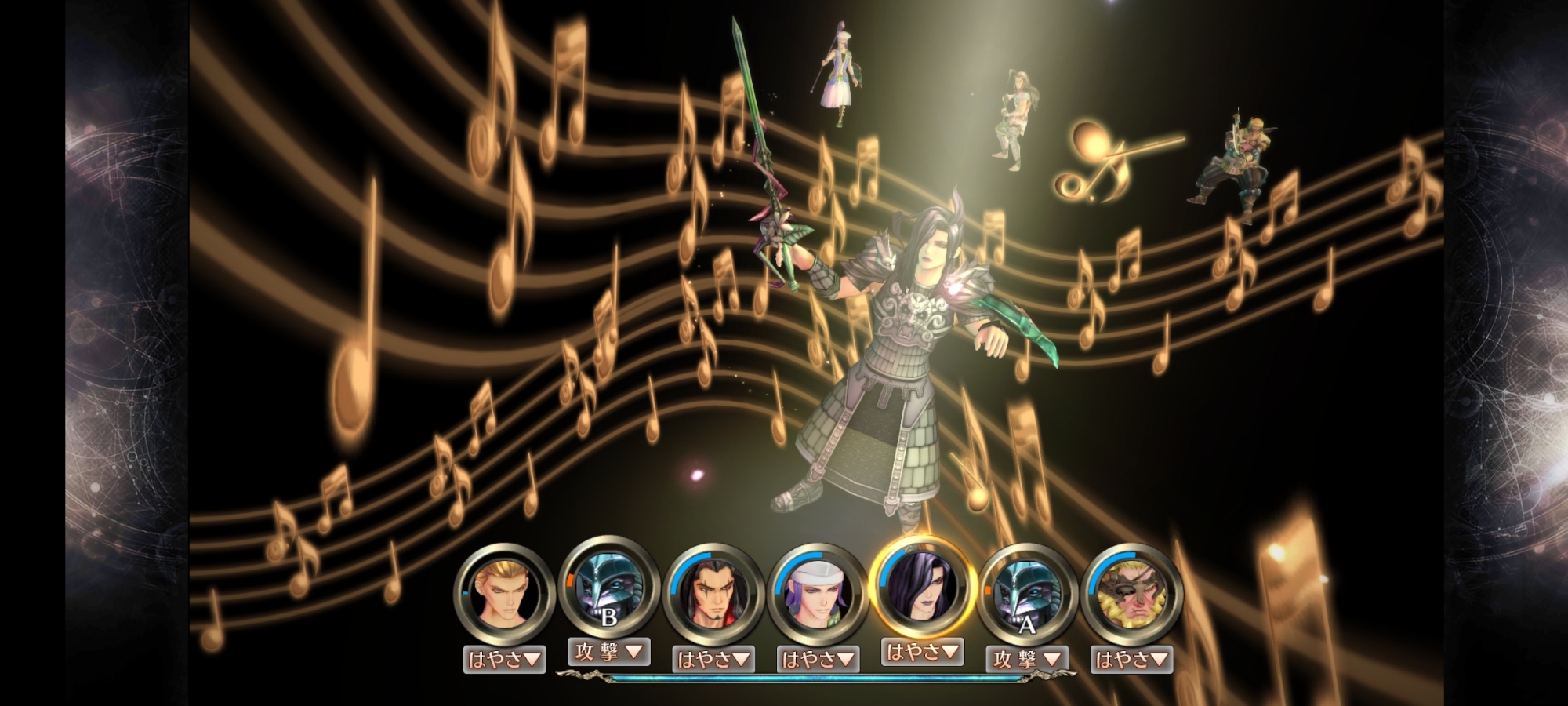Tap the helmeted enemy A portrait
1568x706 pixels.
point(1026,595)
